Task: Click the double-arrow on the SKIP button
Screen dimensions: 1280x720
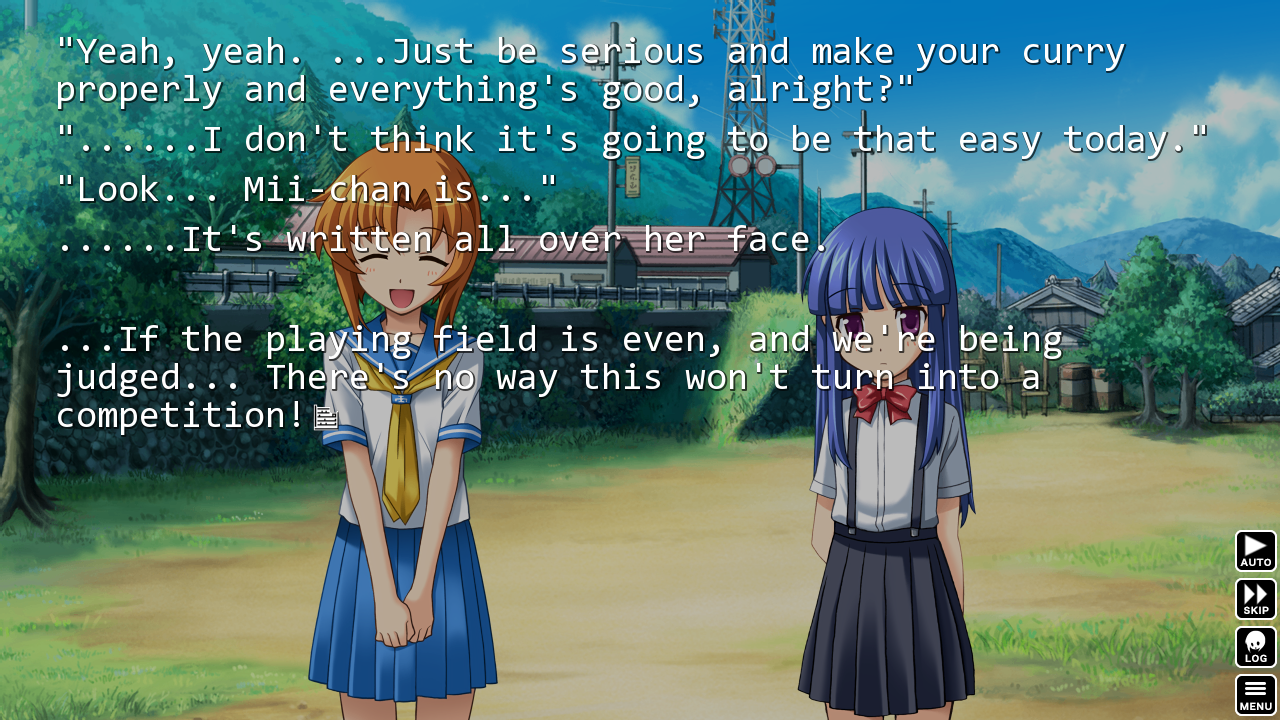Action: 1255,595
